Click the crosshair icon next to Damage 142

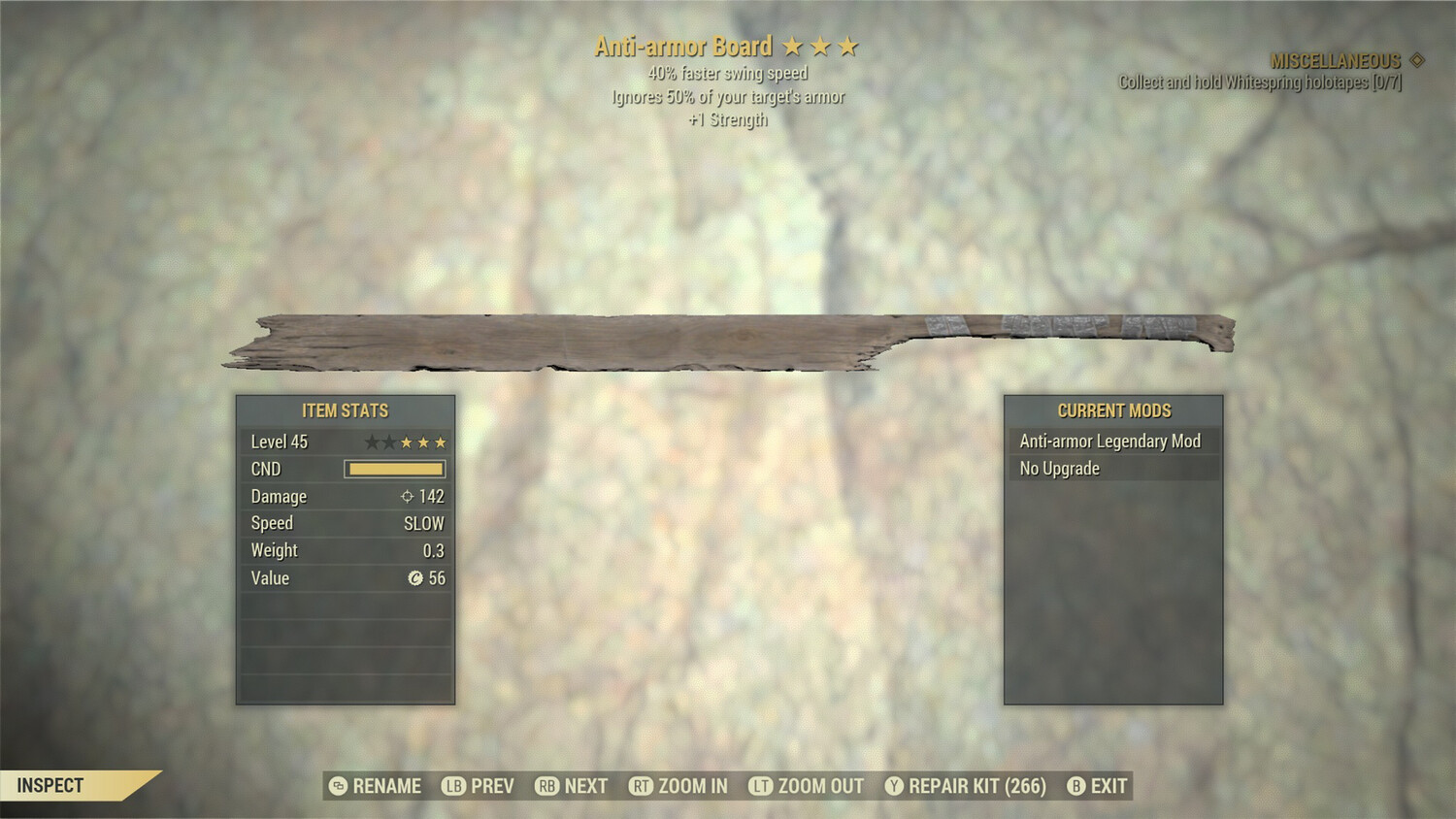tap(408, 496)
